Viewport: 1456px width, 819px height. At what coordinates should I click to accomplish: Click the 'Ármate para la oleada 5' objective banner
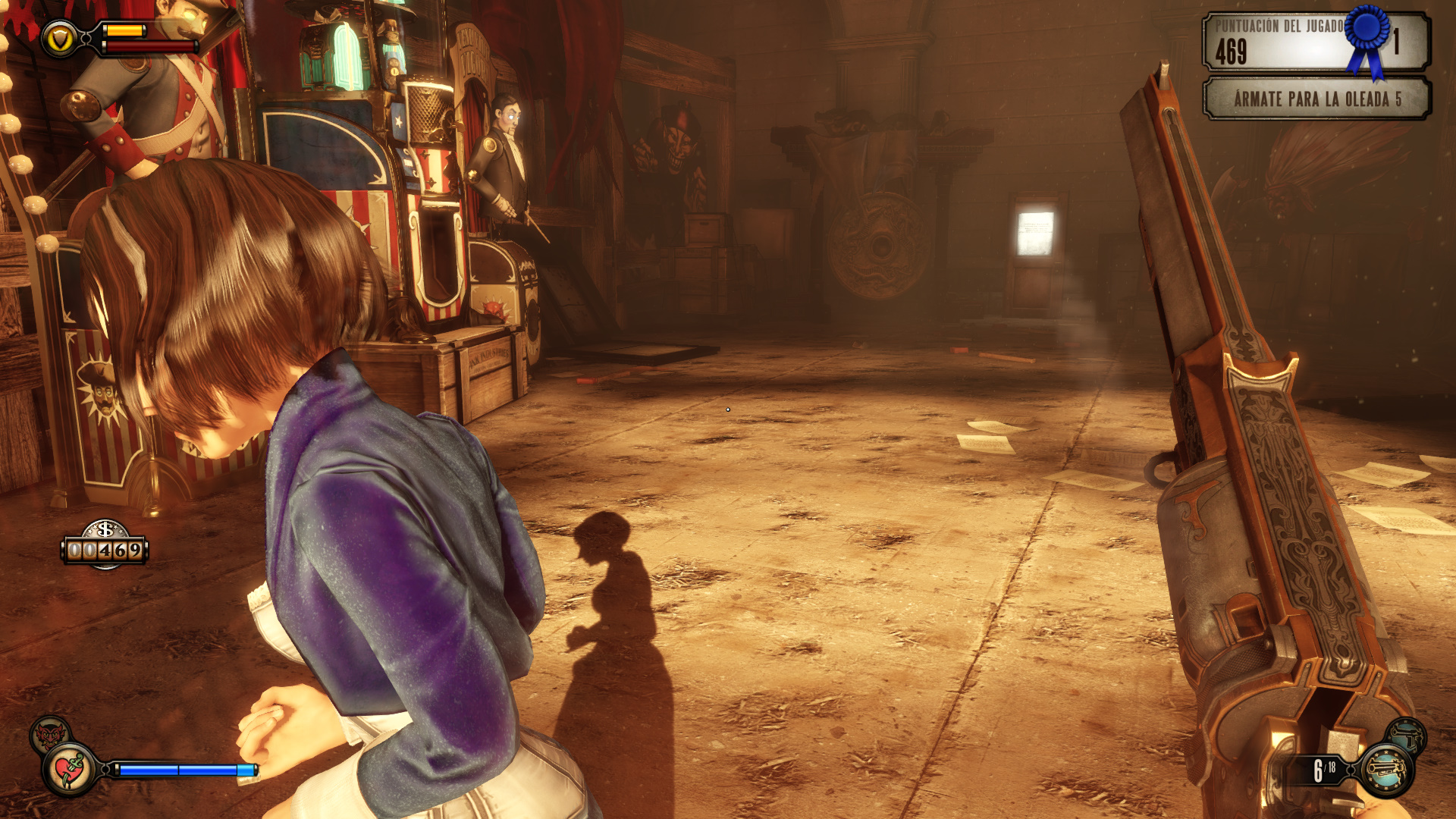(1316, 99)
